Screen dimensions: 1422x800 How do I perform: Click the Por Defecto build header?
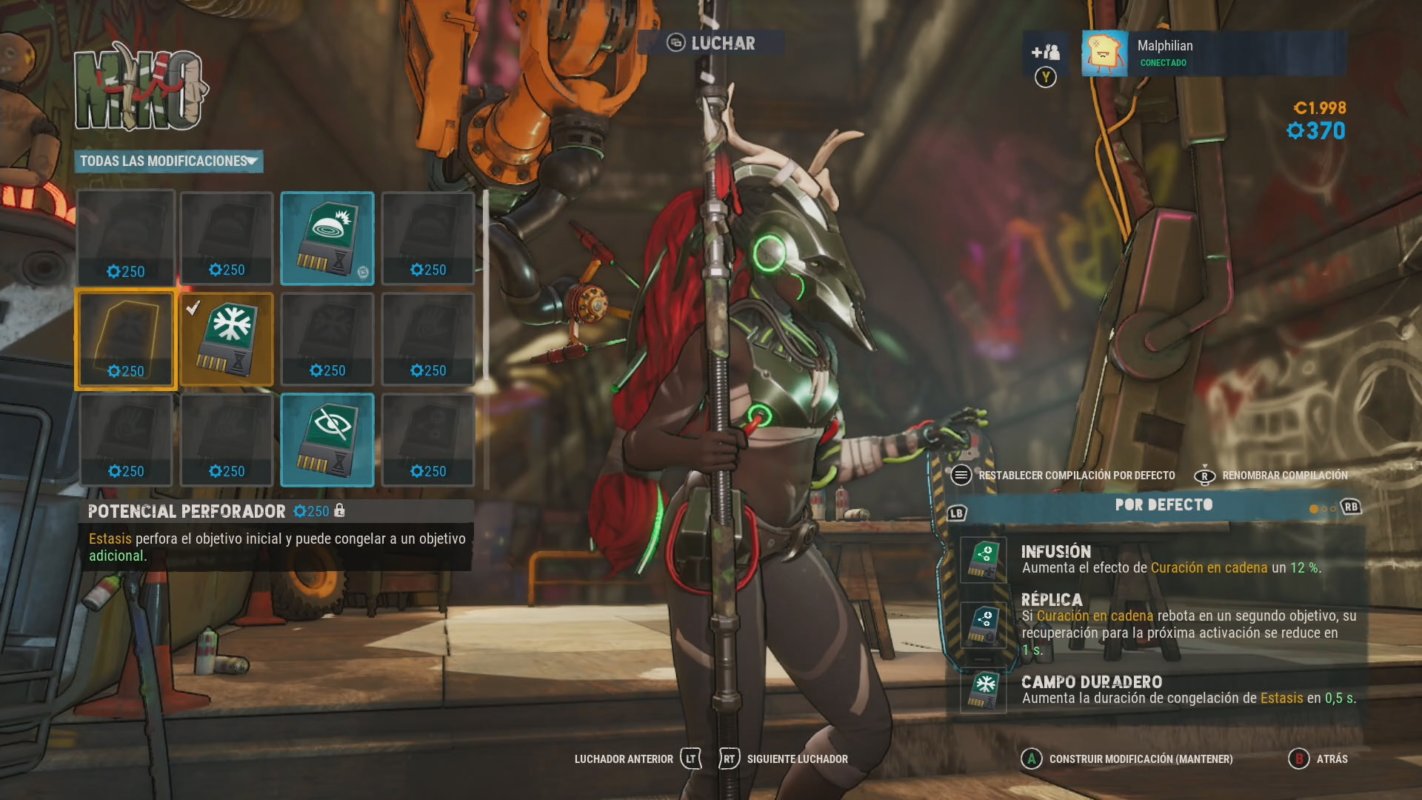tap(1163, 506)
